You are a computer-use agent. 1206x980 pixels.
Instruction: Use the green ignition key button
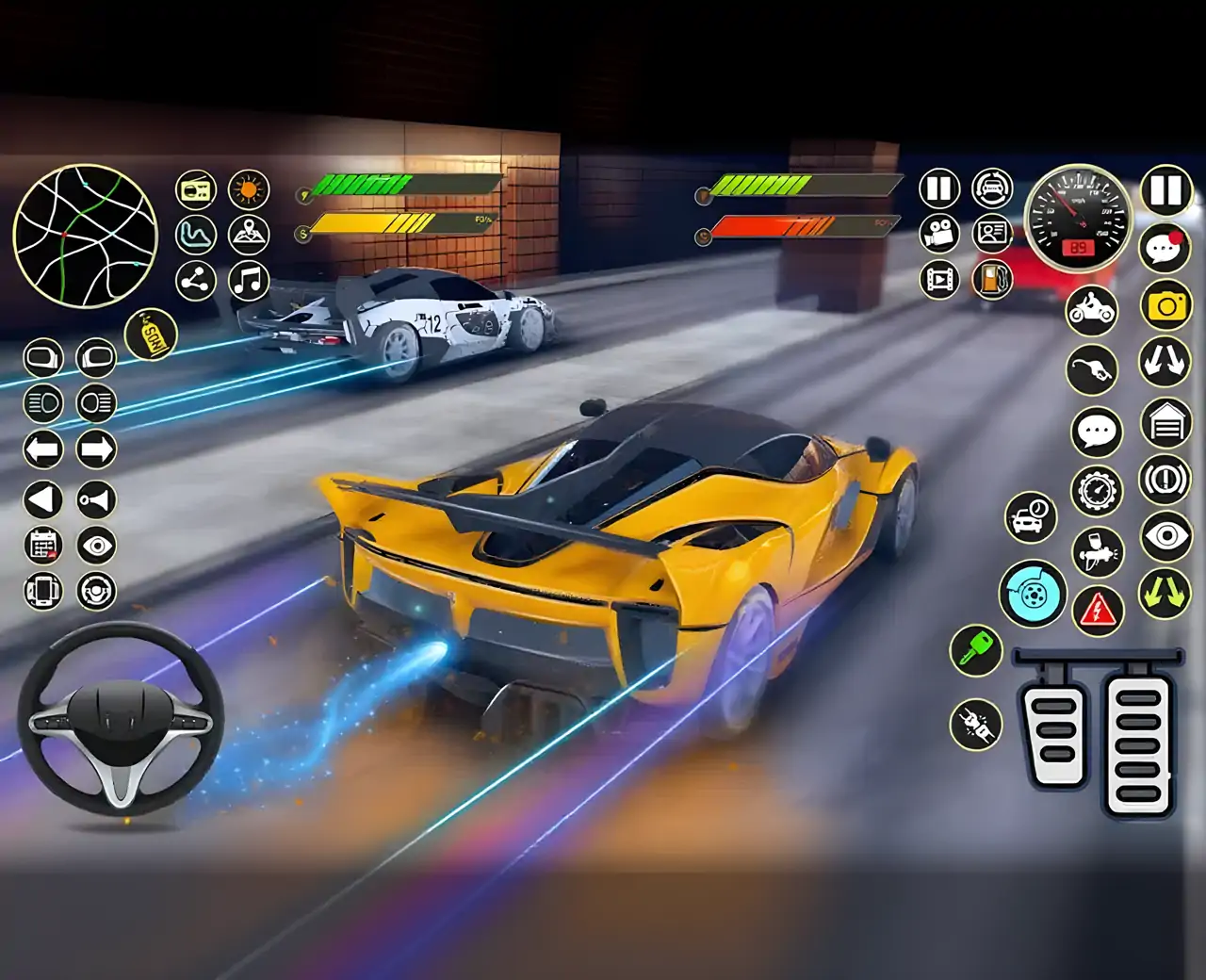pos(976,650)
